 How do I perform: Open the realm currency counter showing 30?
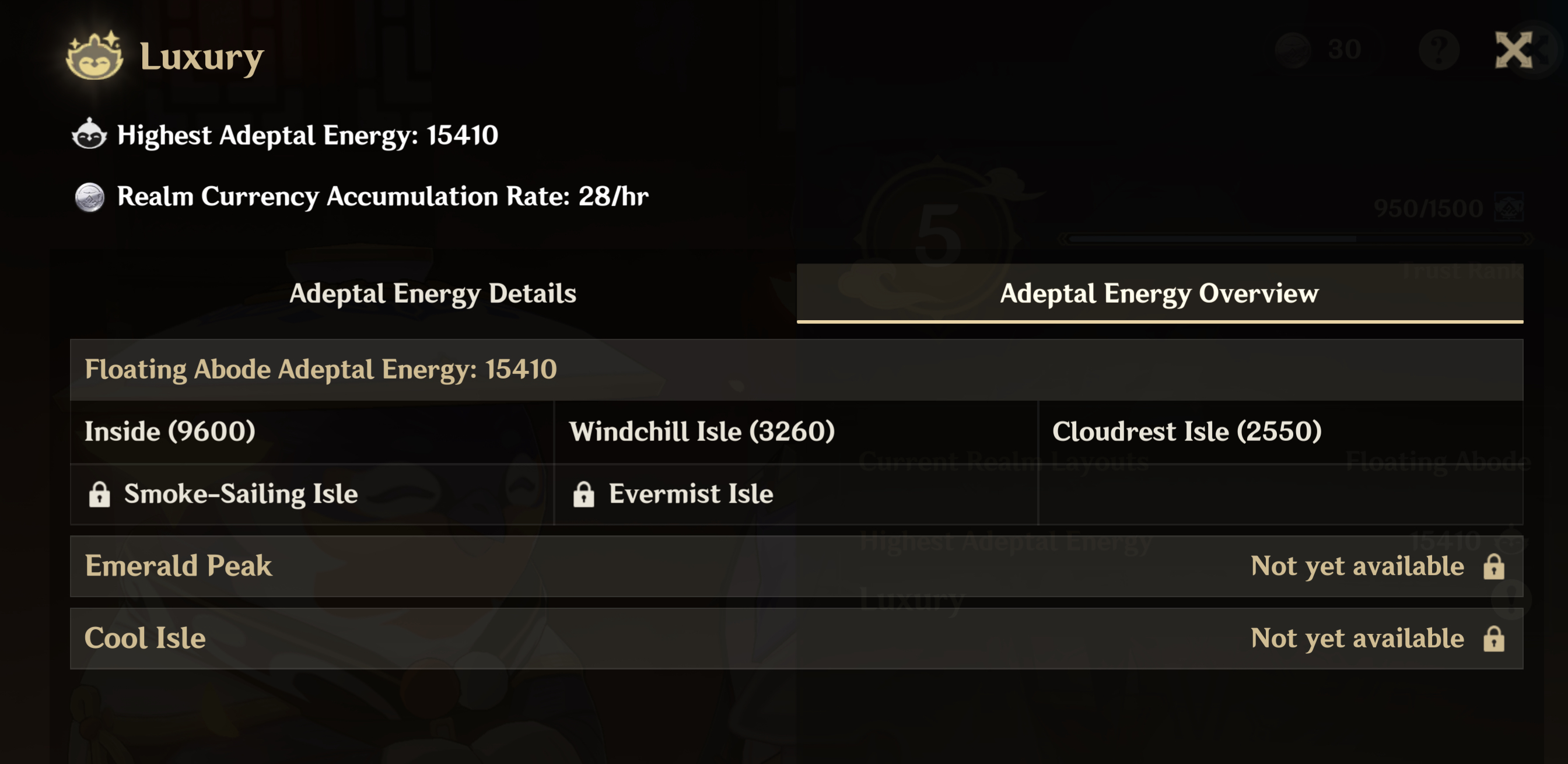[x=1318, y=51]
